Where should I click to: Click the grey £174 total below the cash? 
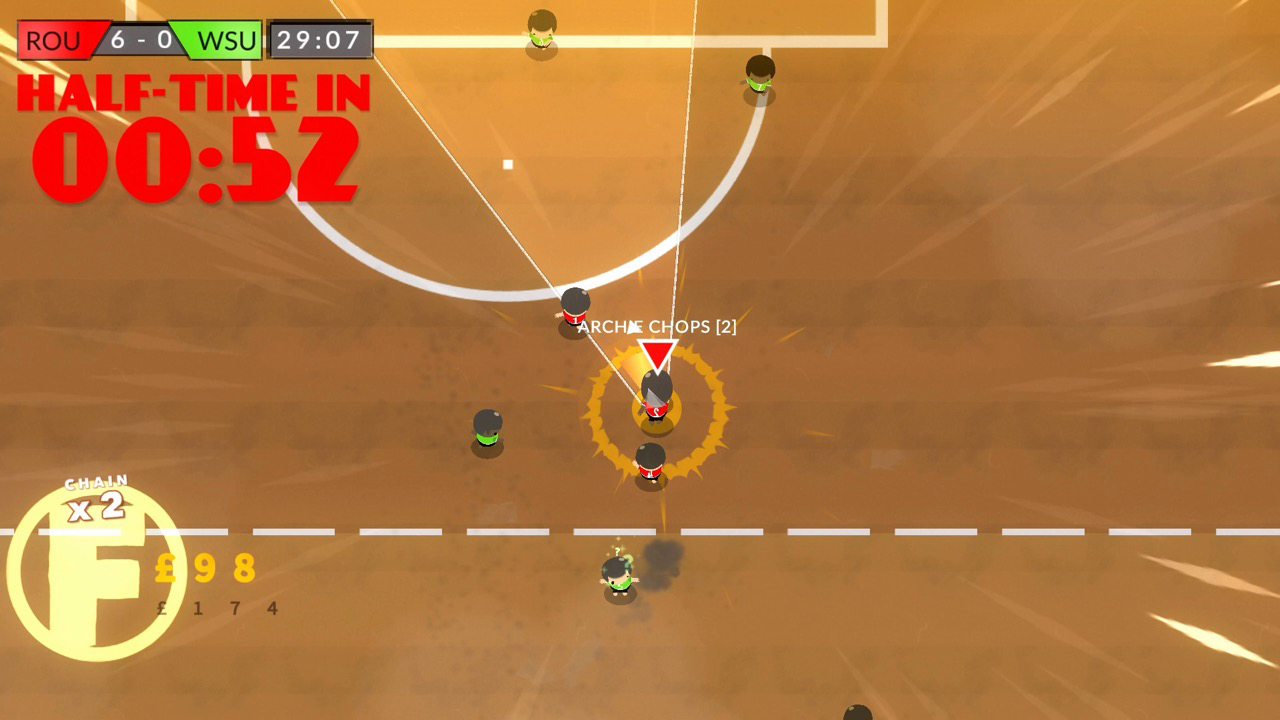[215, 607]
